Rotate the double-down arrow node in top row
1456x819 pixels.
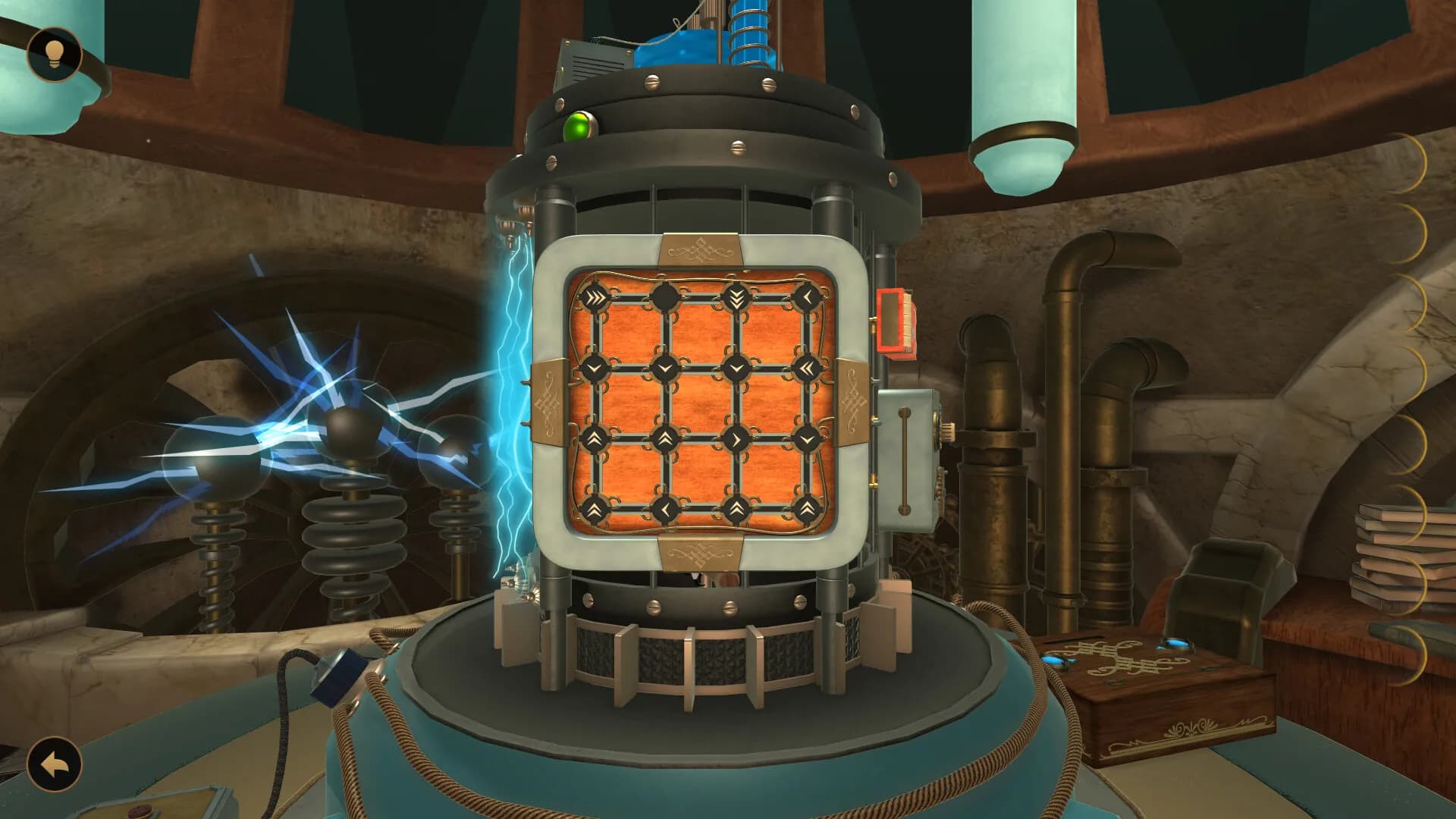pyautogui.click(x=736, y=297)
